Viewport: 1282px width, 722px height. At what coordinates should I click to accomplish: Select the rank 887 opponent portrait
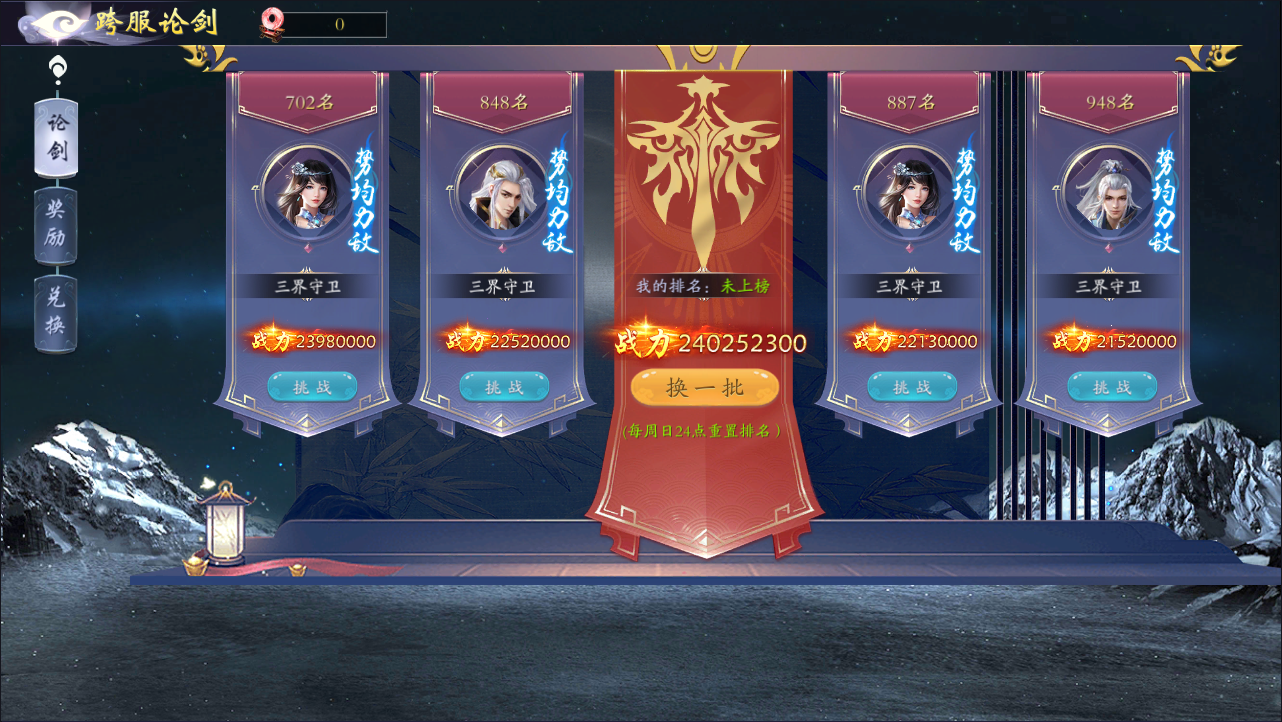[907, 190]
